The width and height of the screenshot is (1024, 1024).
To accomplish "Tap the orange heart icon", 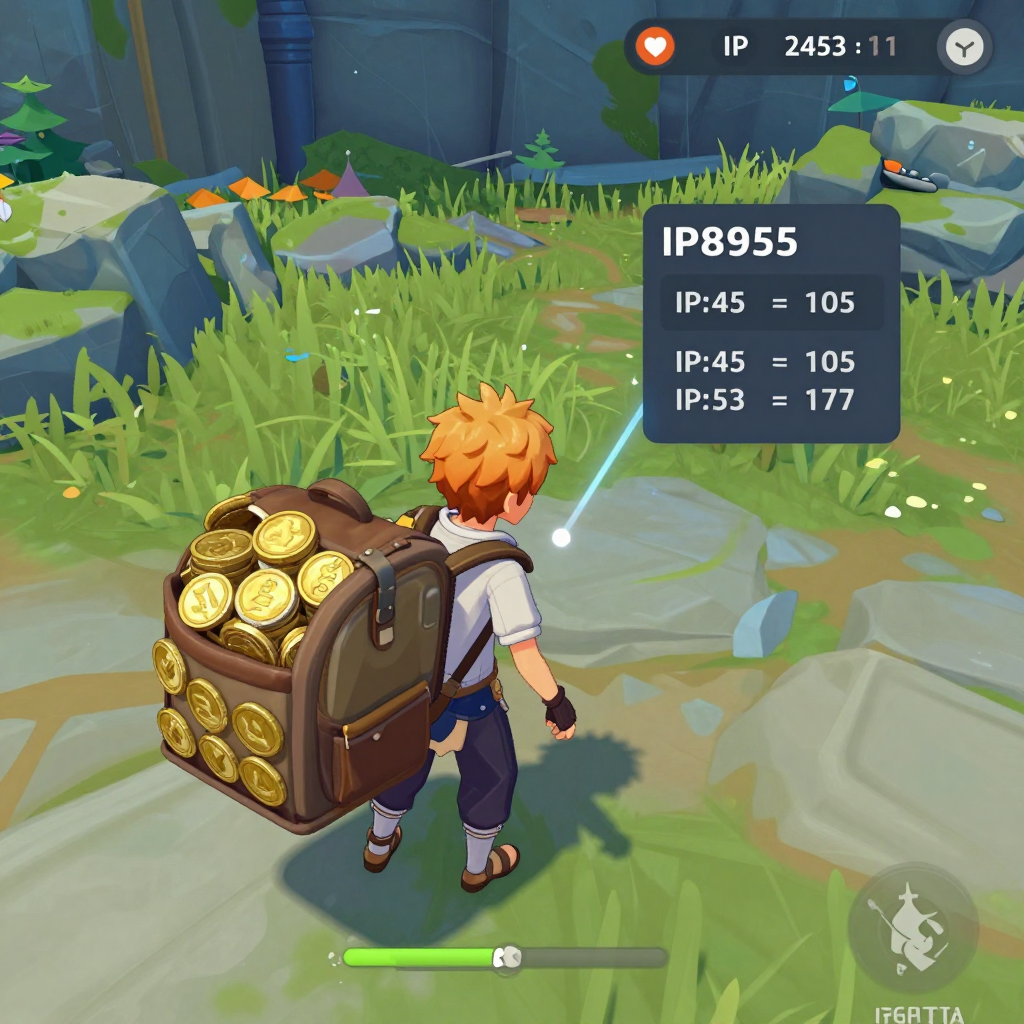I will pos(655,46).
